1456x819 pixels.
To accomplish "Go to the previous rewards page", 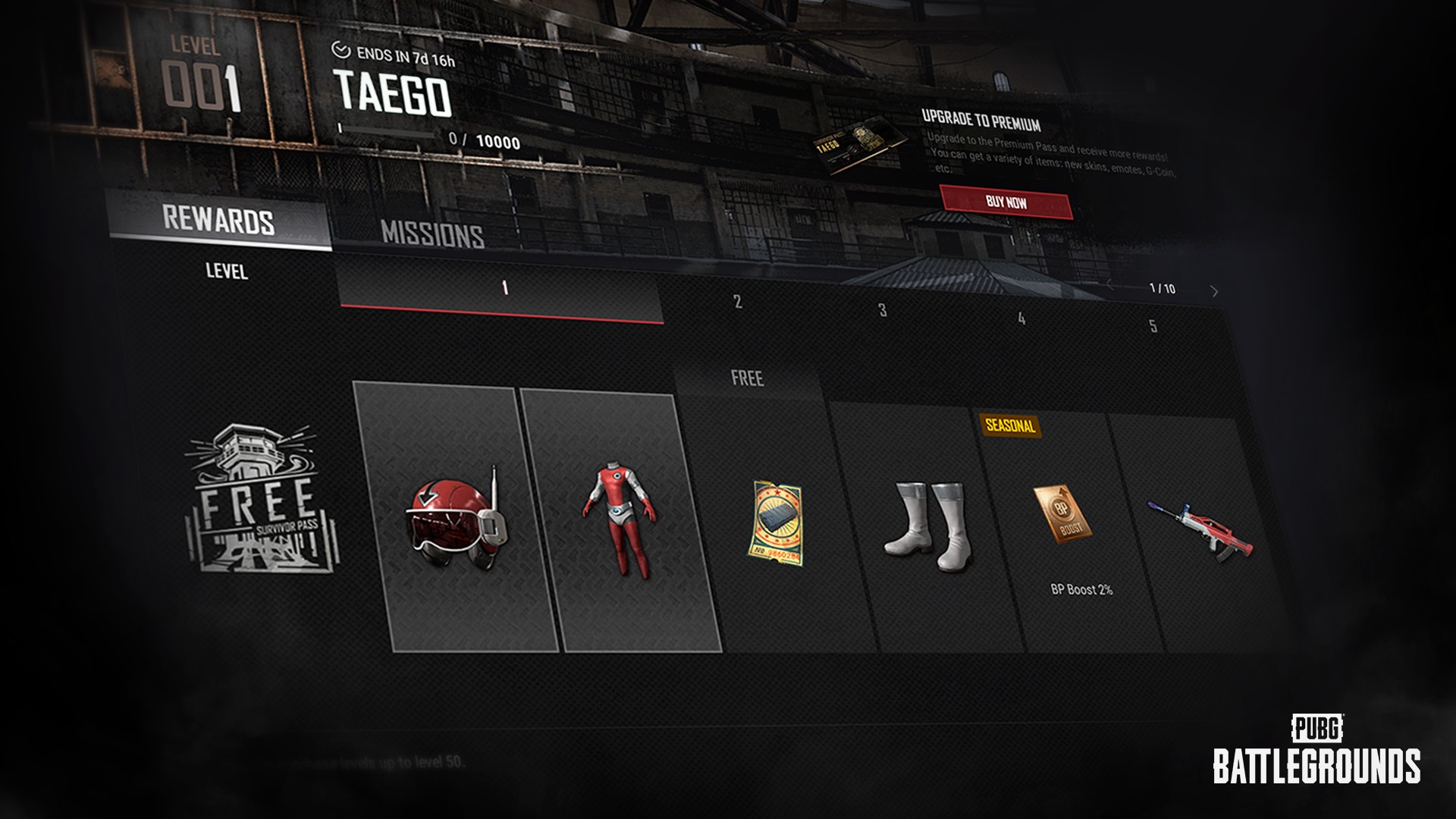I will [x=1110, y=285].
